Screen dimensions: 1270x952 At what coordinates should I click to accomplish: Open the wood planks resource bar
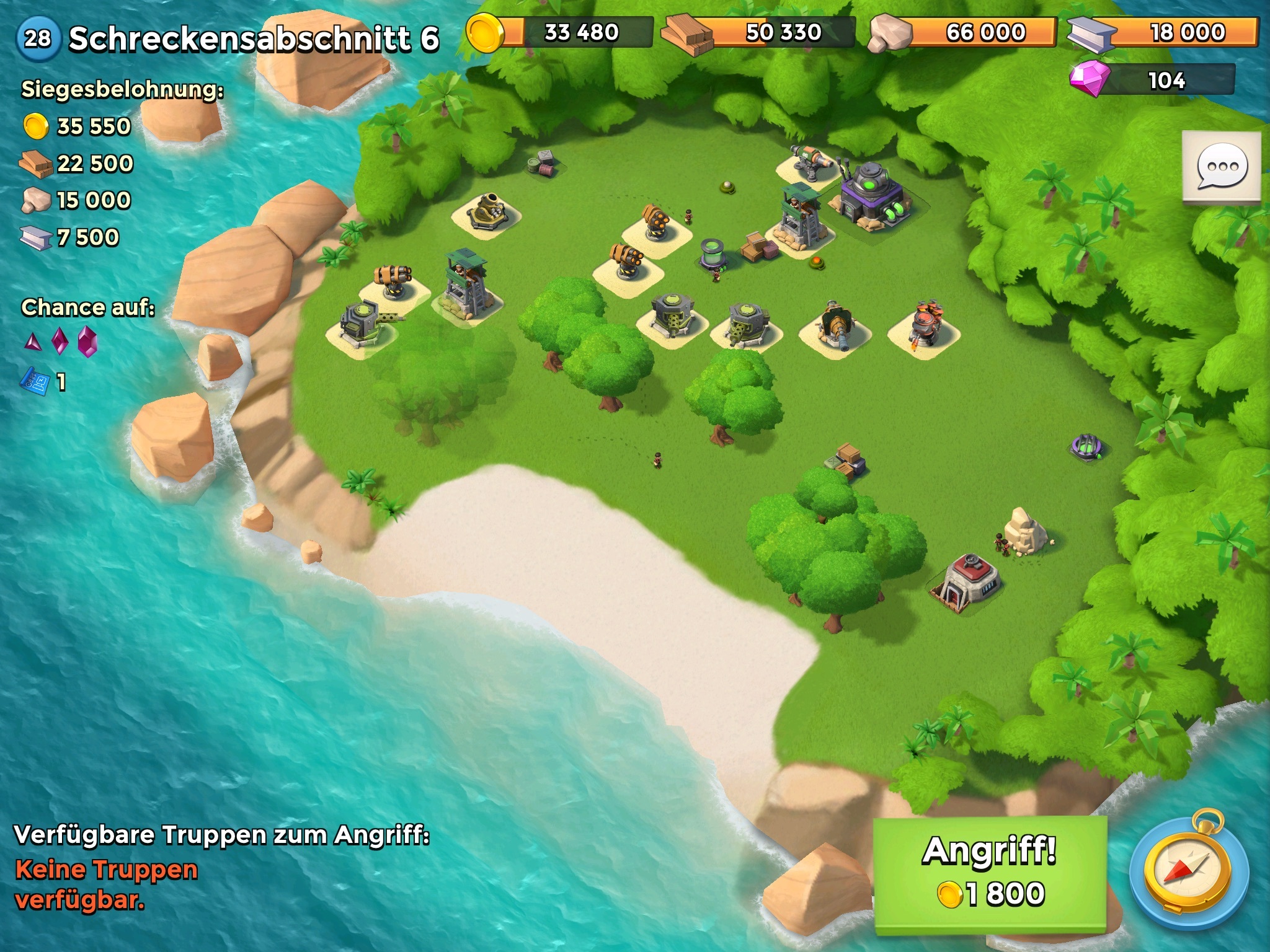(759, 32)
